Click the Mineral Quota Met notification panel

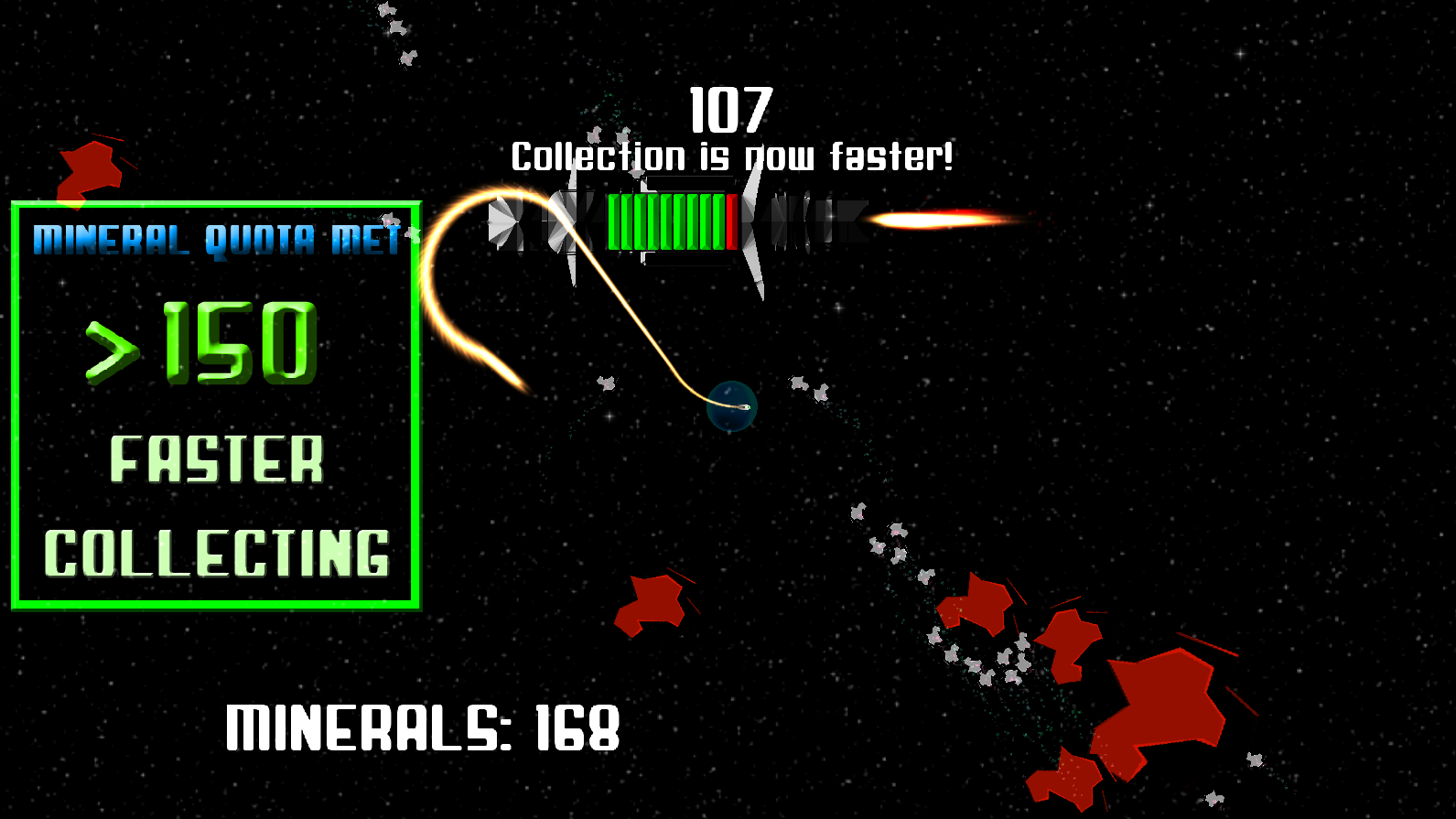click(216, 405)
